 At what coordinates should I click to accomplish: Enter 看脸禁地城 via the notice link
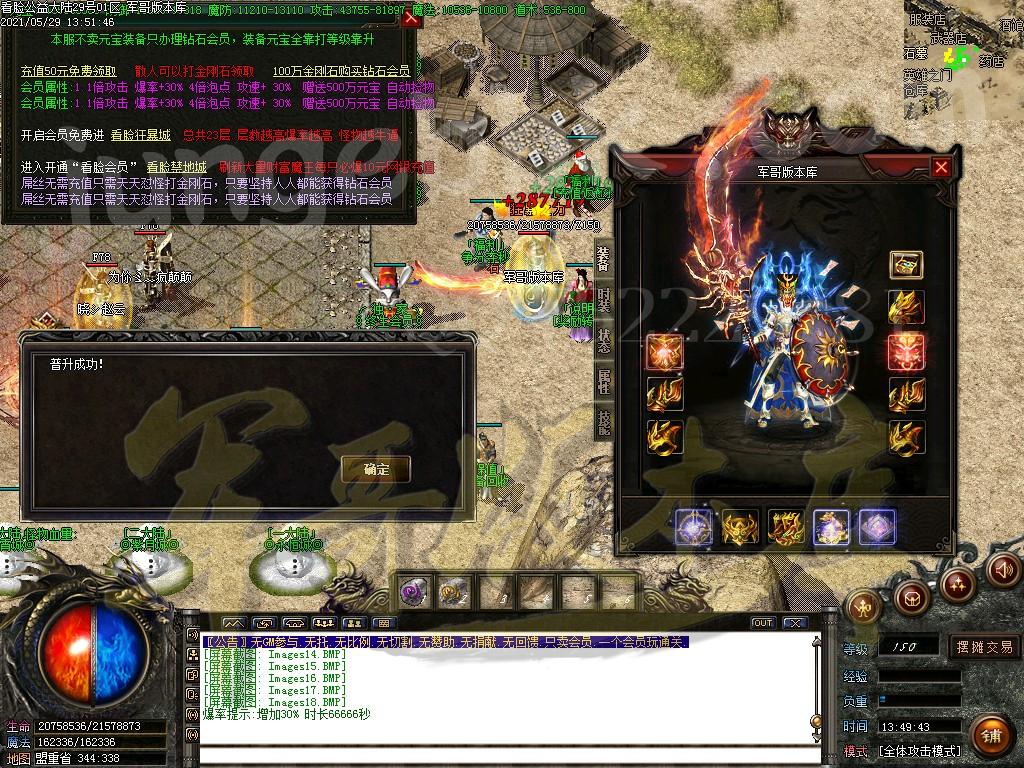click(x=177, y=167)
